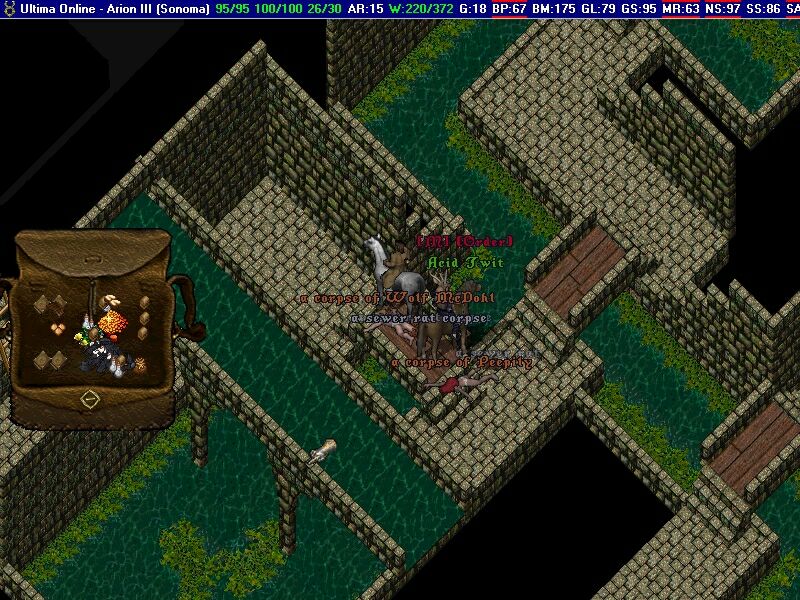Screen dimensions: 800x600
Task: Minimize the backpack using its diamond button
Action: point(89,399)
